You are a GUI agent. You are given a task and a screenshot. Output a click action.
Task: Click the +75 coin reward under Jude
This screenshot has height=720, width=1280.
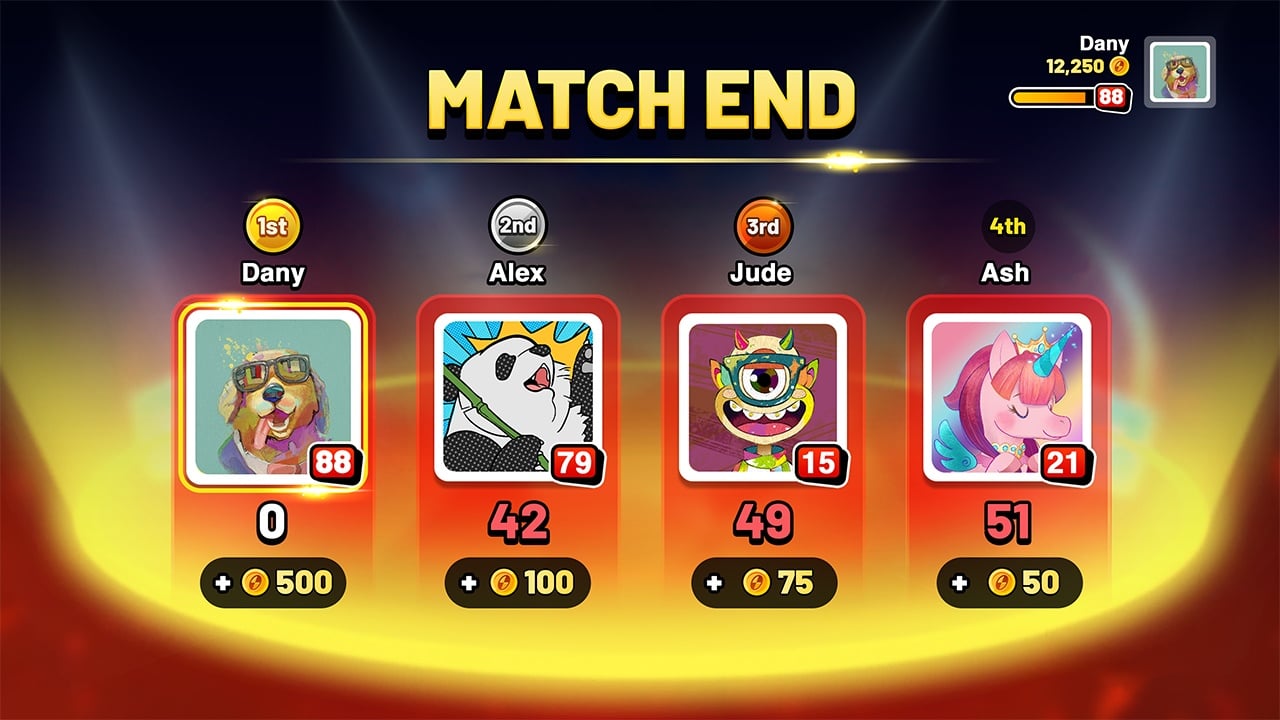[762, 581]
